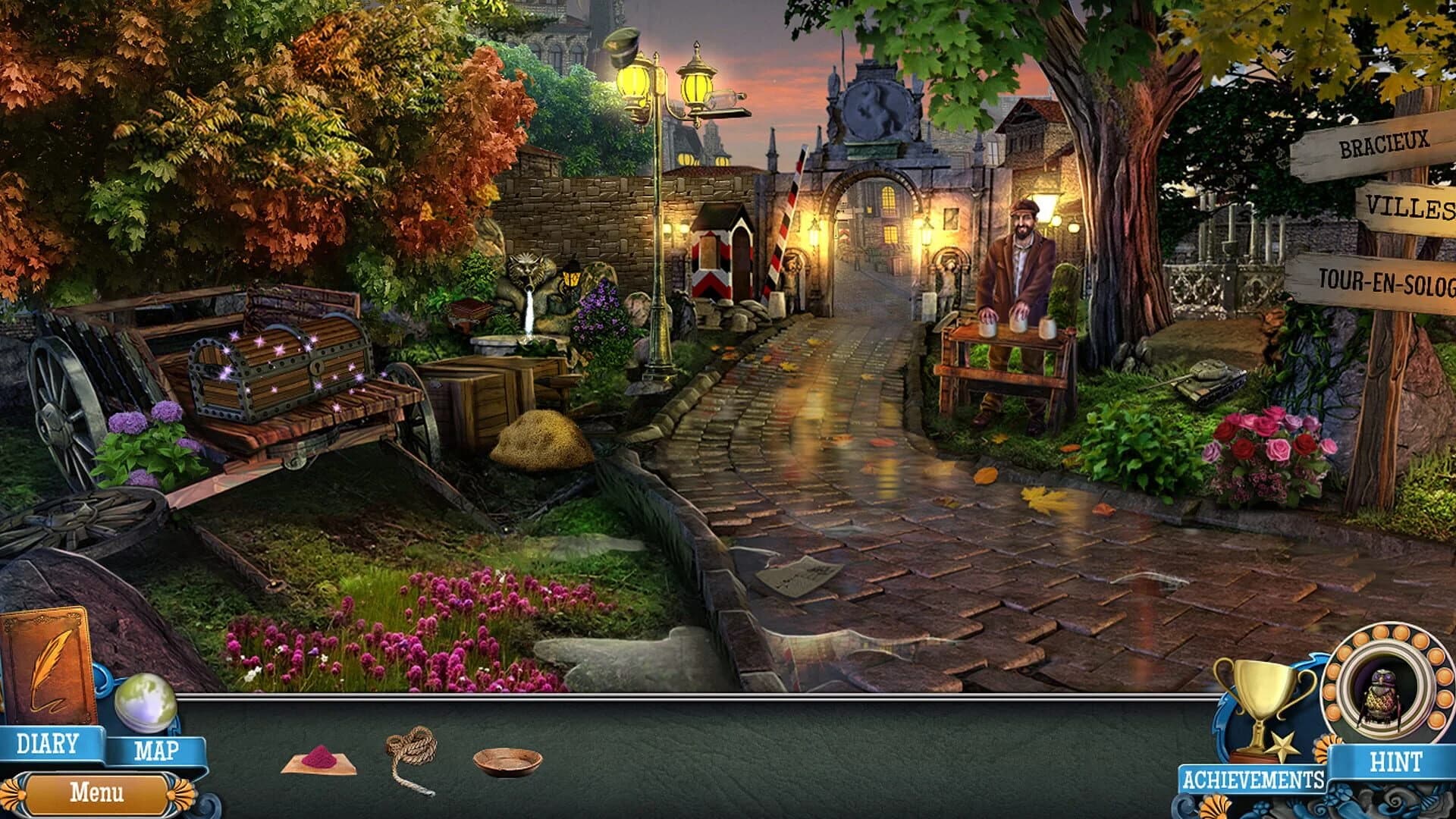Screen dimensions: 1456x819
Task: Switch to the MAP tab
Action: (157, 751)
